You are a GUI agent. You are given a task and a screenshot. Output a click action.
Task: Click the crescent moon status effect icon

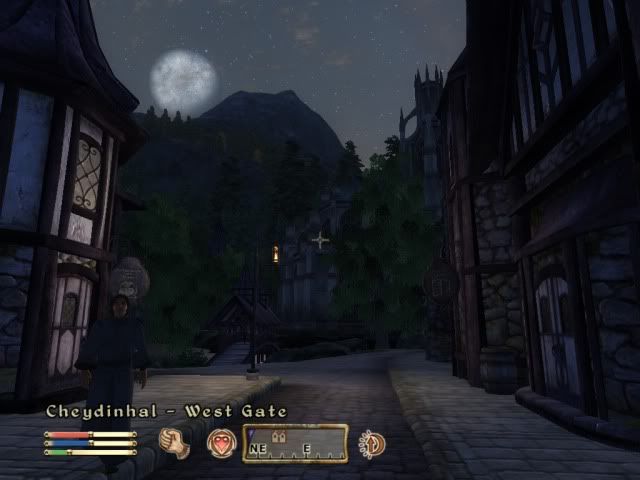(373, 442)
